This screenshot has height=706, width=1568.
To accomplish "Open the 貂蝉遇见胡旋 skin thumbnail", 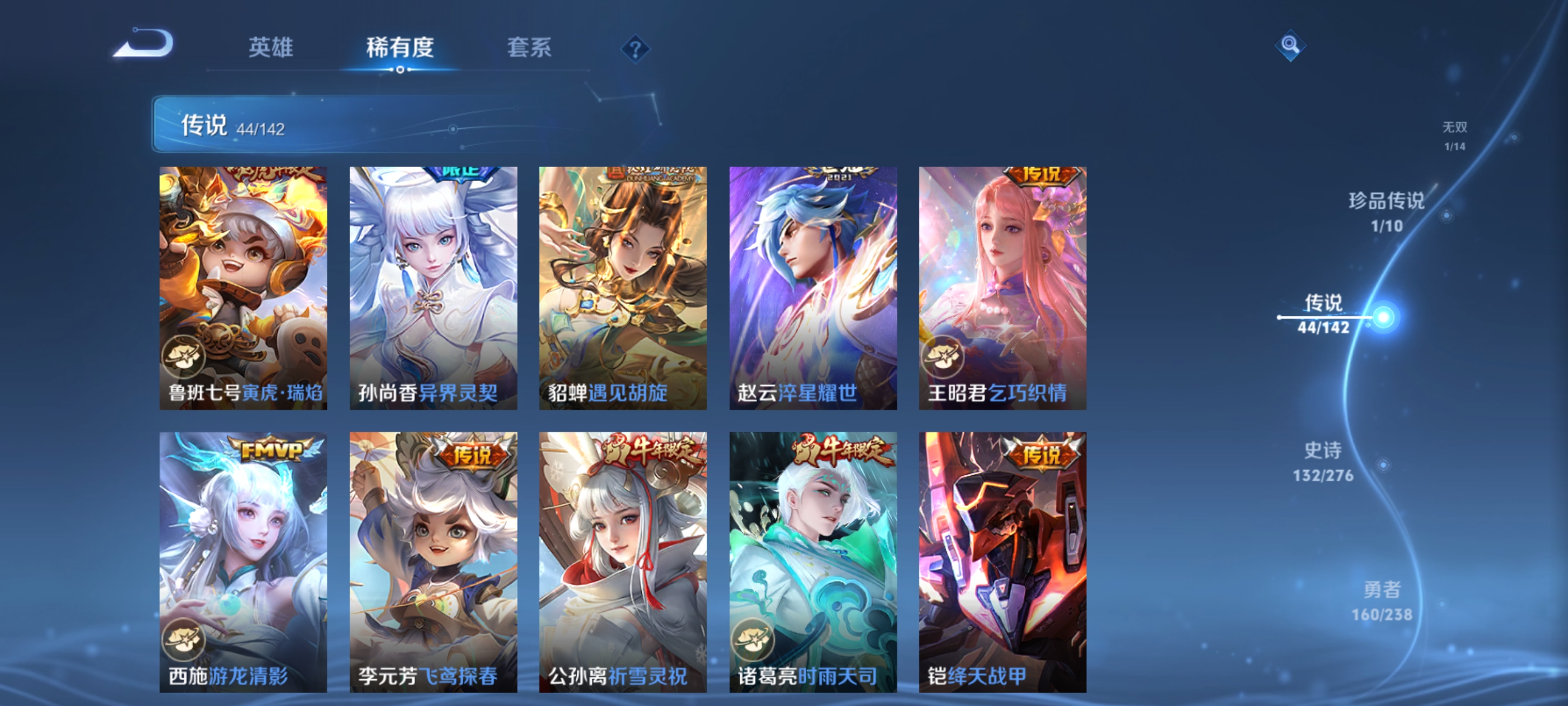I will pos(623,286).
